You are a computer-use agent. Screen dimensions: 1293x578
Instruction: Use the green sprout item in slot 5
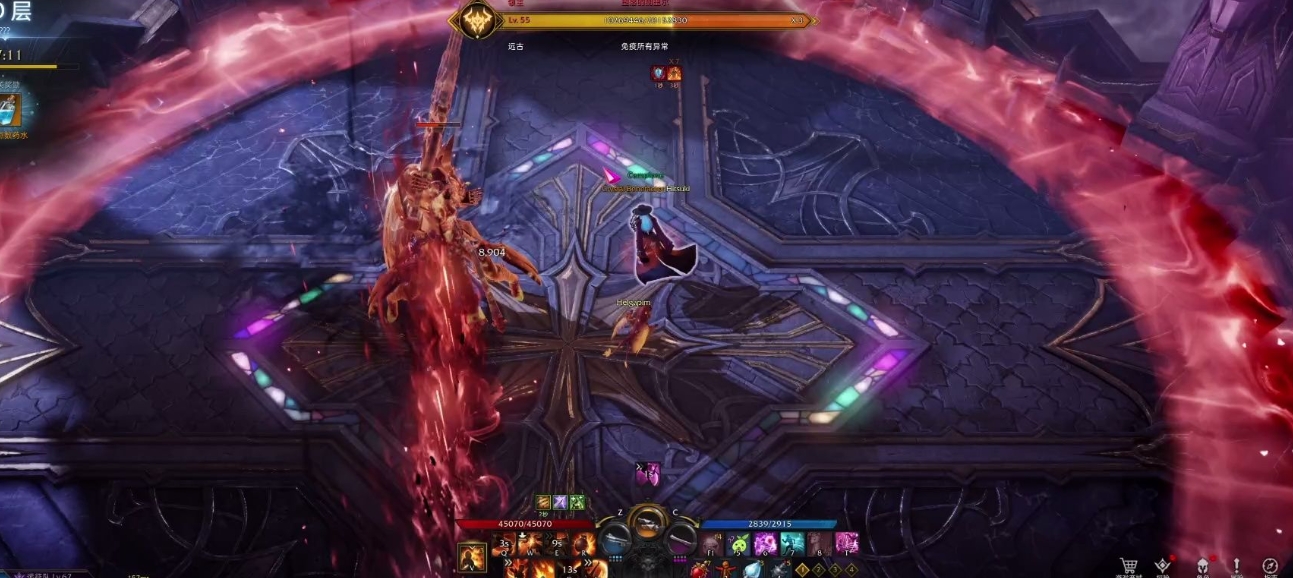coord(739,544)
